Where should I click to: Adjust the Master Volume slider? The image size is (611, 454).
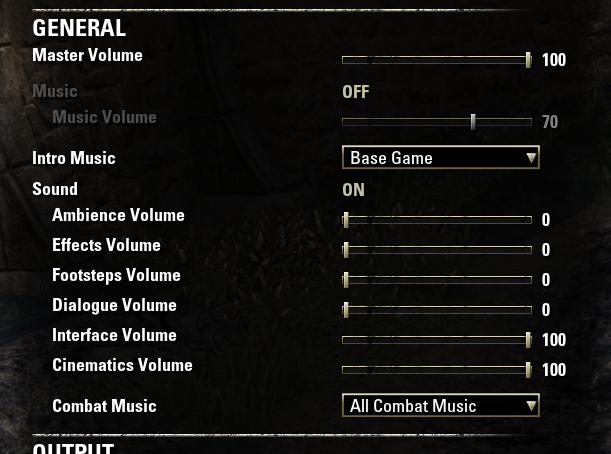tap(436, 60)
